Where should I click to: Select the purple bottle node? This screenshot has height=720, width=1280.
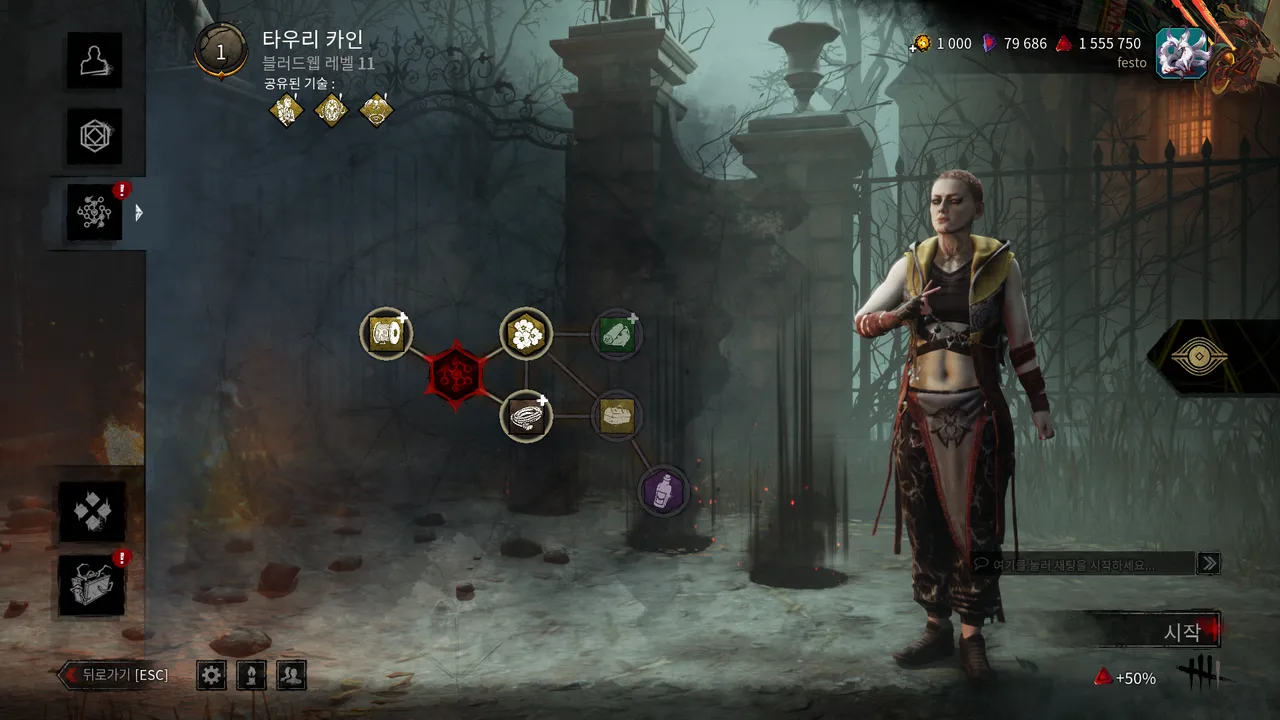[x=664, y=492]
